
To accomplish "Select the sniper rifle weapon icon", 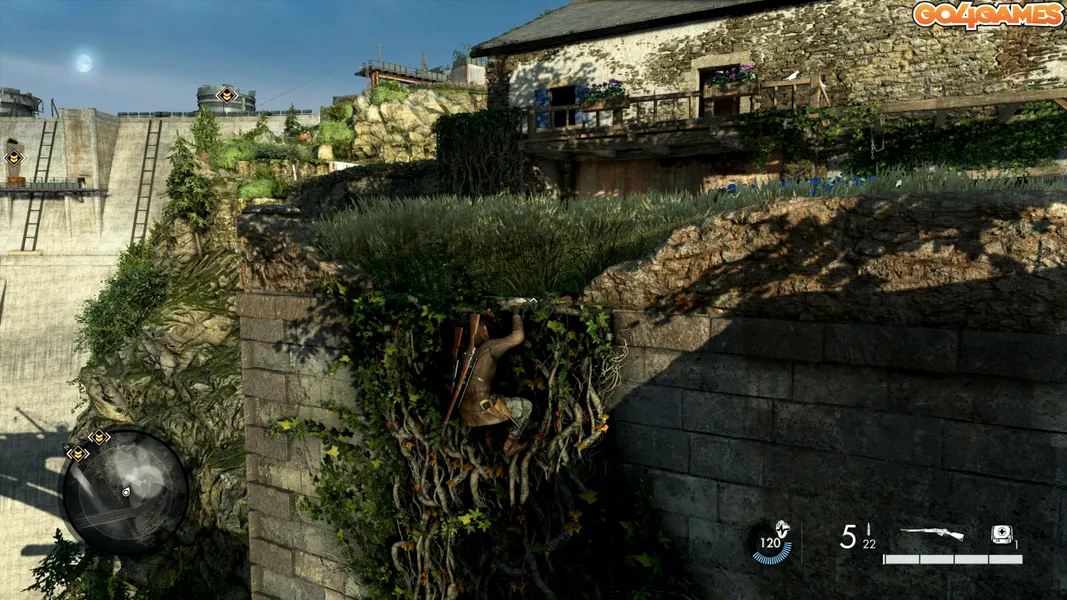I will (x=931, y=534).
